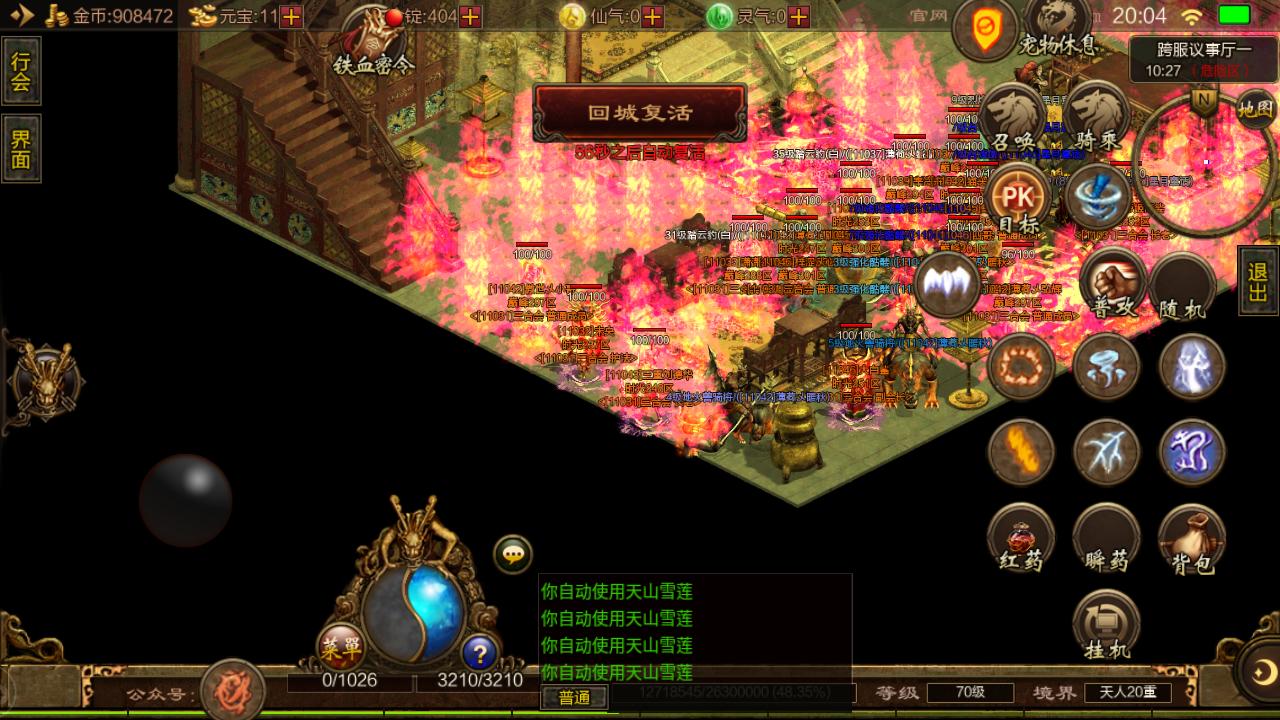Tap the 你自动使用天山雪莲 chat message

pos(615,591)
